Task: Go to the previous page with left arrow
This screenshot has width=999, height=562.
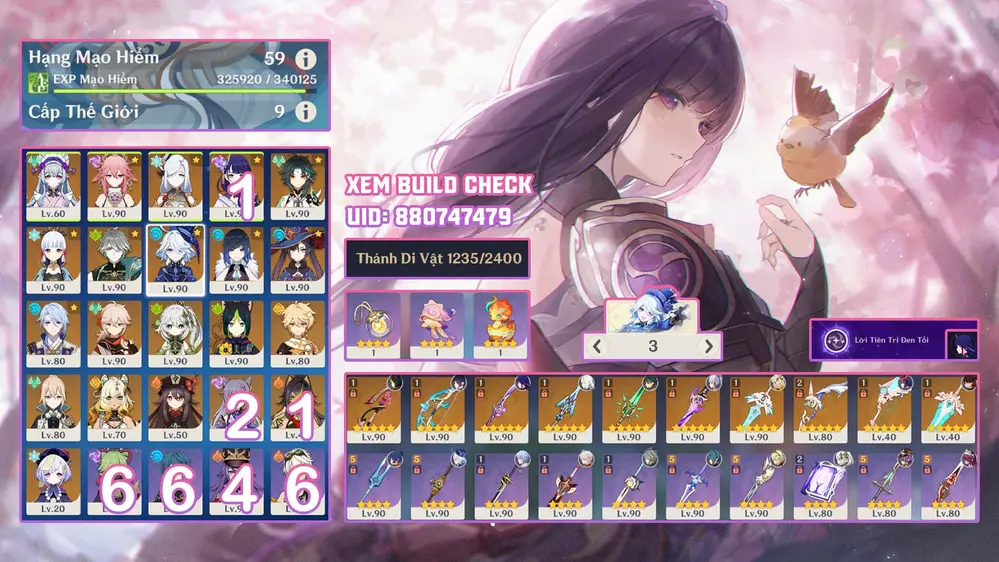Action: [x=596, y=346]
